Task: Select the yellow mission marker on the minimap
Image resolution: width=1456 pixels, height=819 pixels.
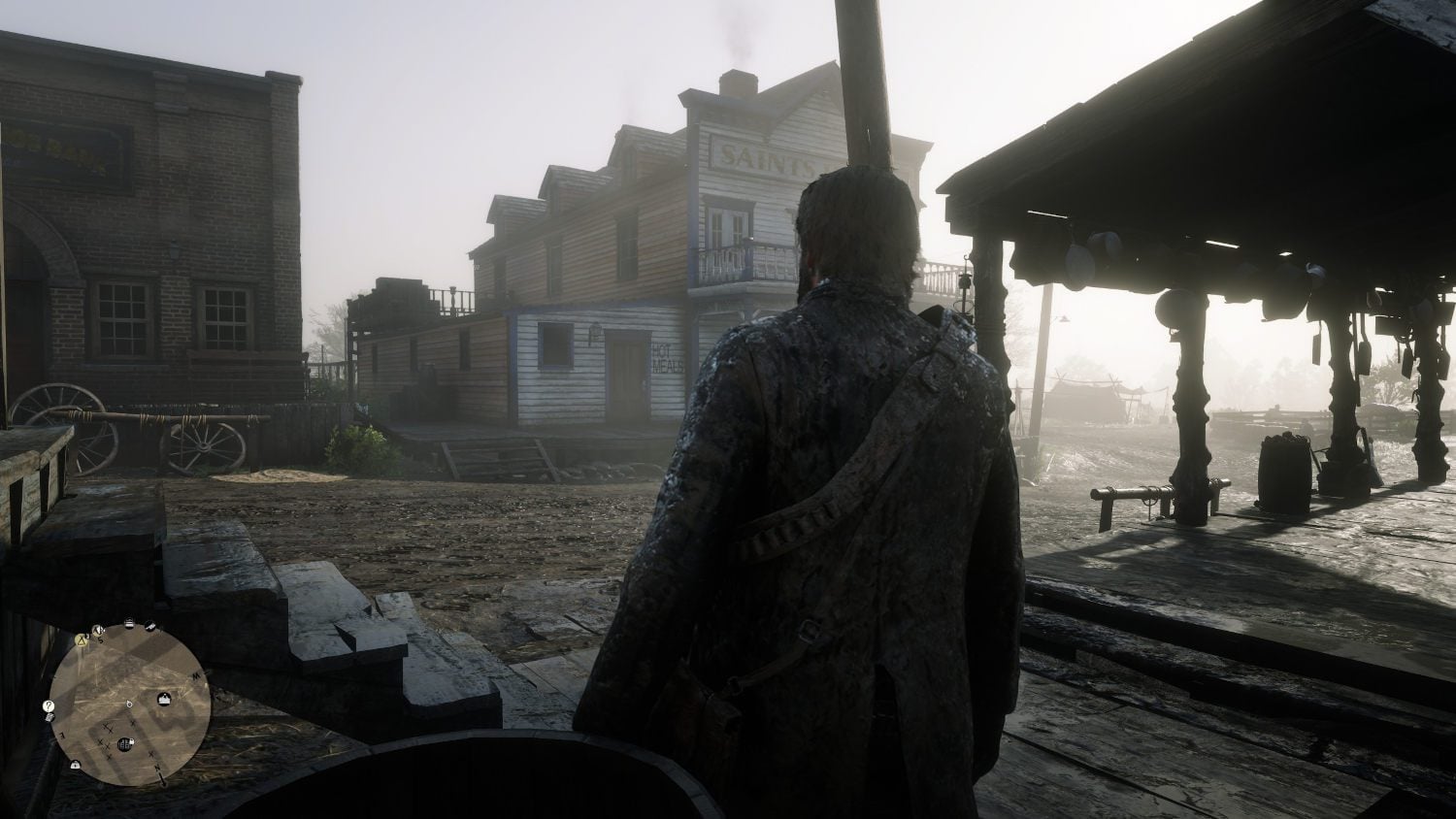Action: coord(82,640)
